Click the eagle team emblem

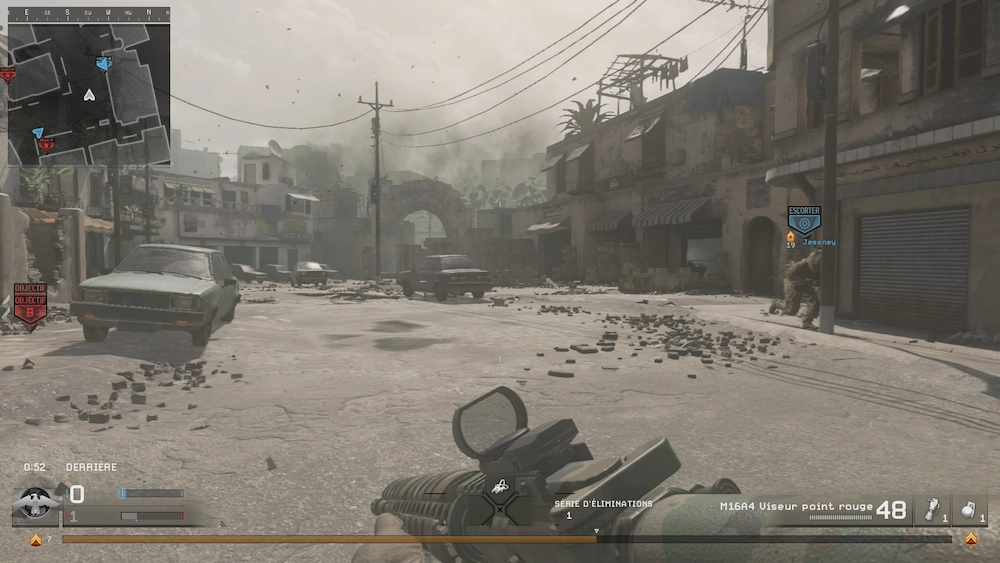[x=36, y=503]
